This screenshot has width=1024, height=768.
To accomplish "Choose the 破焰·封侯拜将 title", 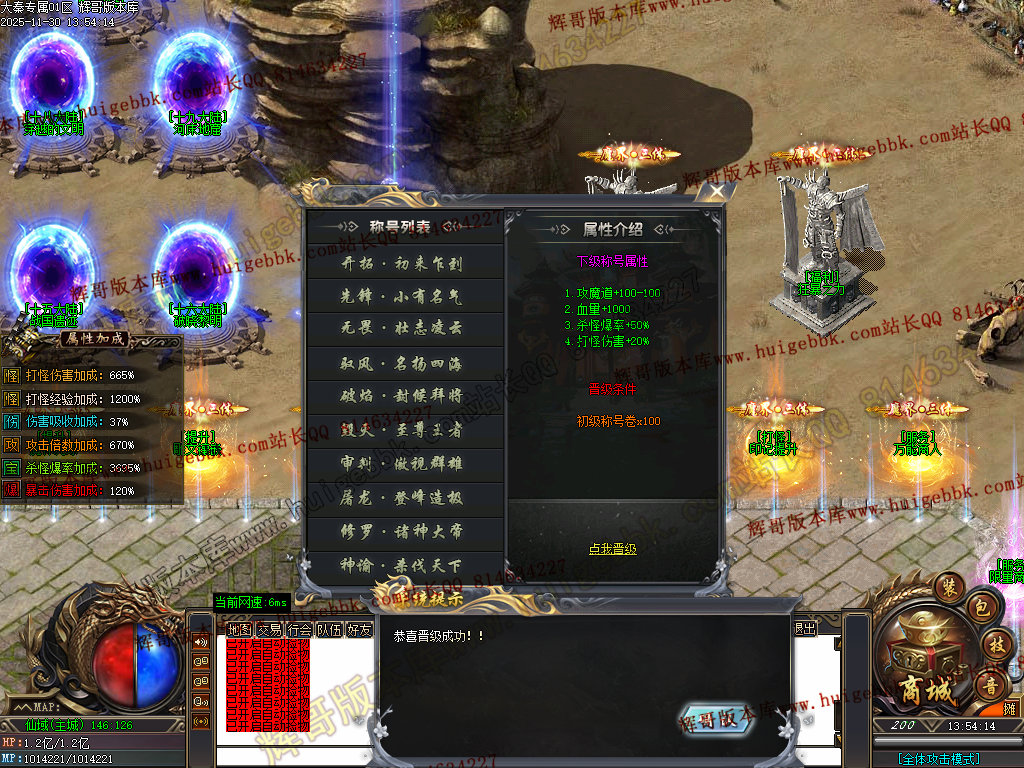I will [404, 395].
